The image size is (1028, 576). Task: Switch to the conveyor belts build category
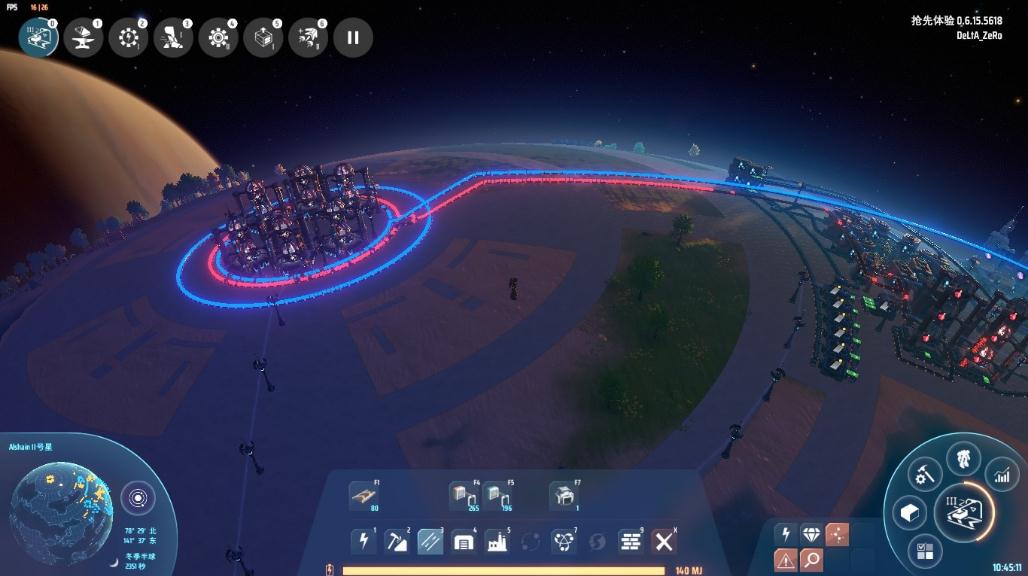[x=430, y=541]
